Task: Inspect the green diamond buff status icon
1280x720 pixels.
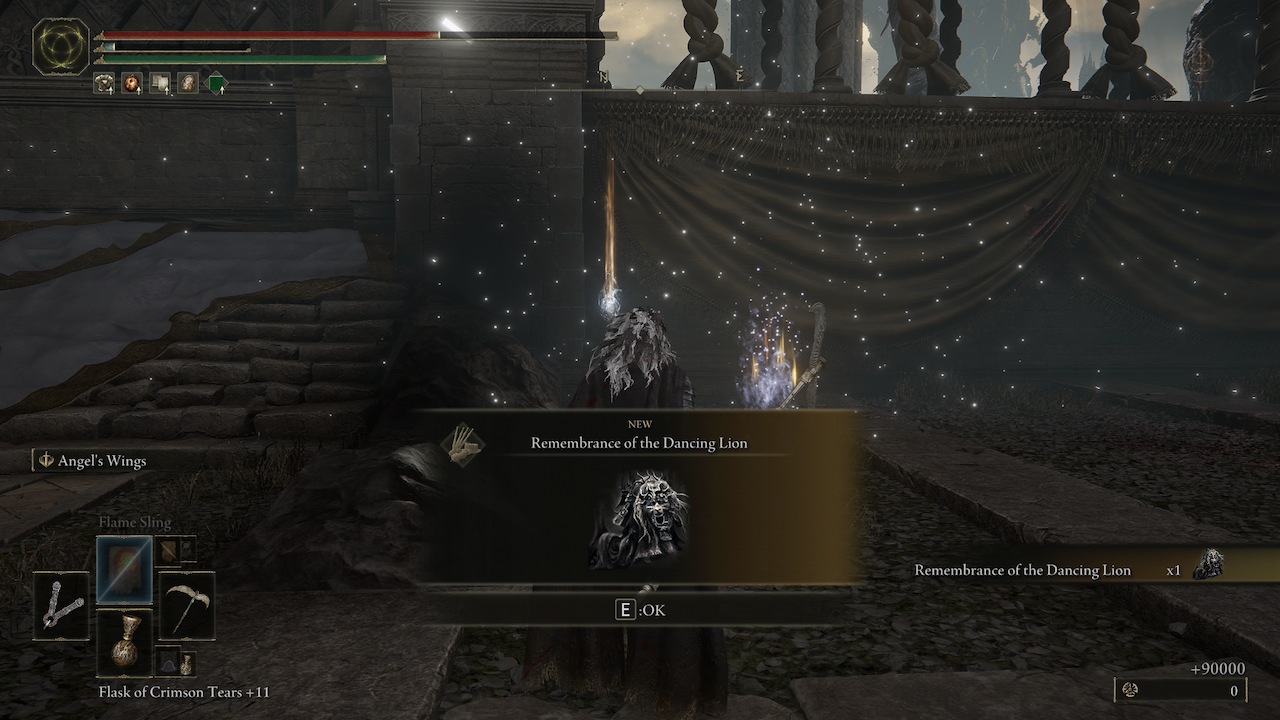Action: point(216,84)
